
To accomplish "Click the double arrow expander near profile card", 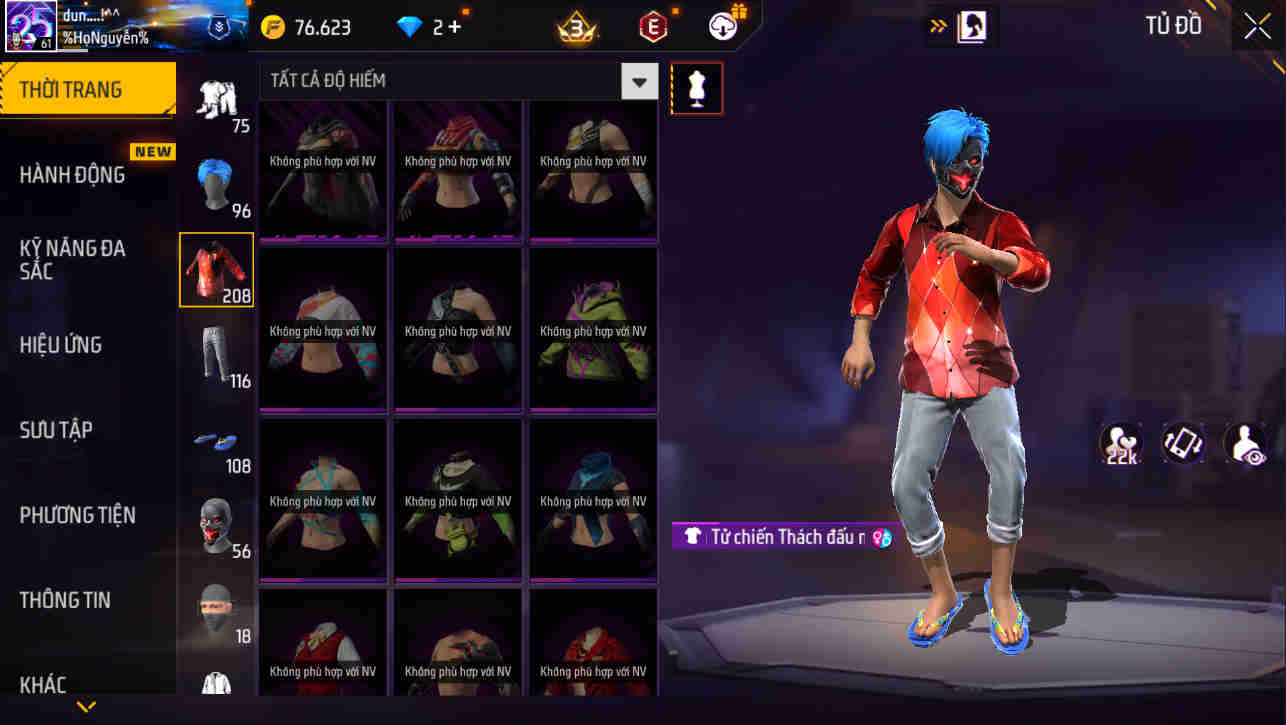I will coord(937,25).
